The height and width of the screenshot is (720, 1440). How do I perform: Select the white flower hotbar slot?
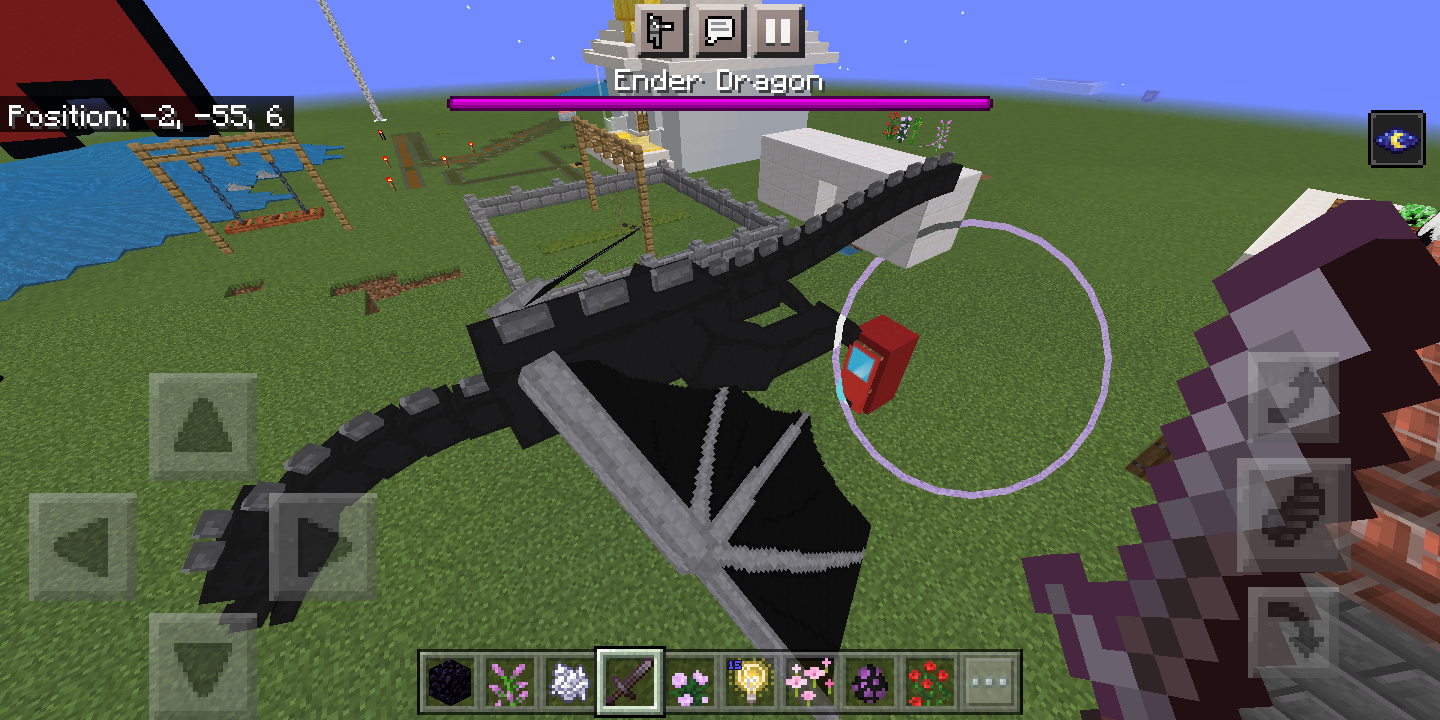568,680
